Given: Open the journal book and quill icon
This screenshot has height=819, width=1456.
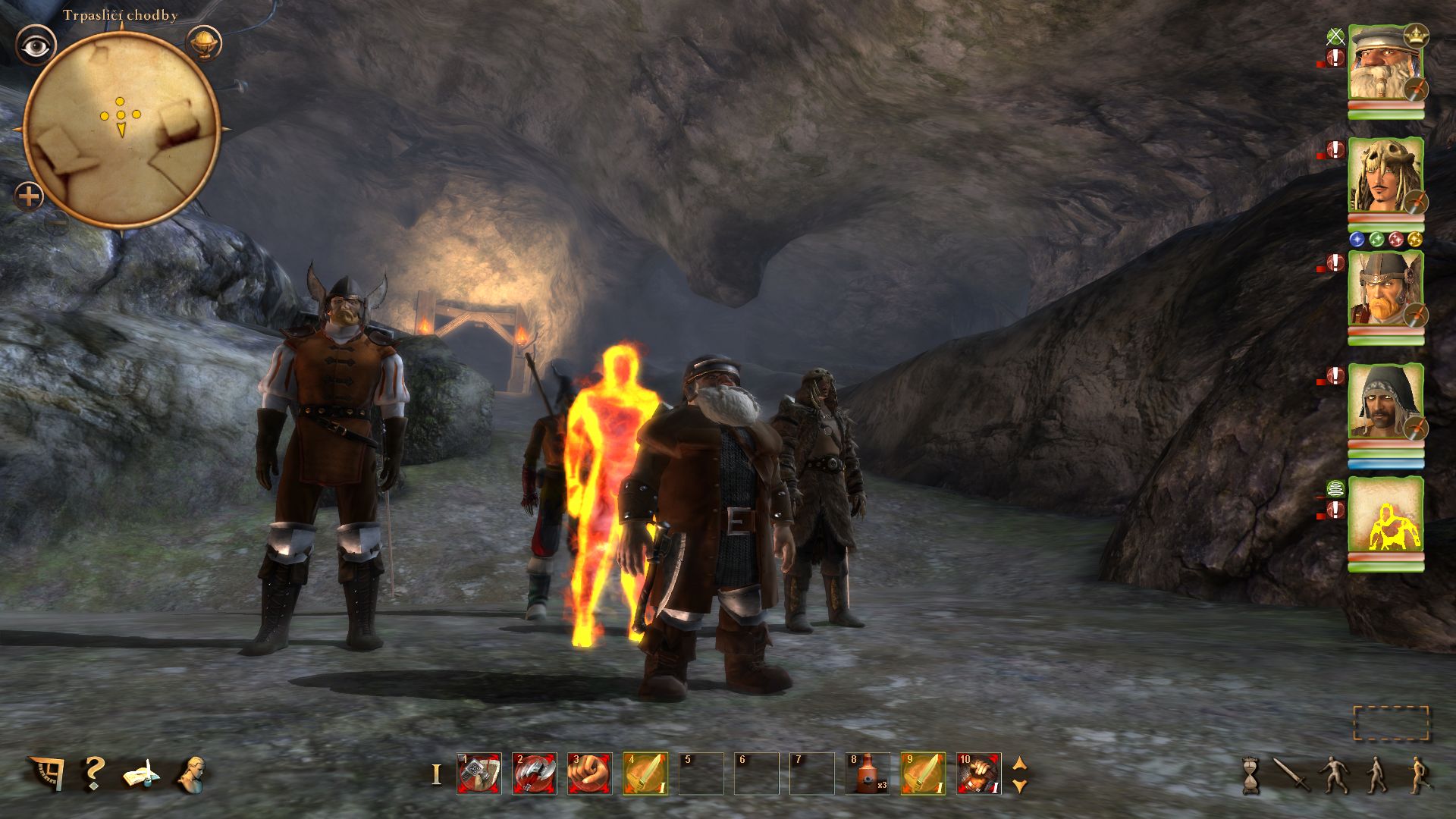Looking at the screenshot, I should click(x=141, y=775).
